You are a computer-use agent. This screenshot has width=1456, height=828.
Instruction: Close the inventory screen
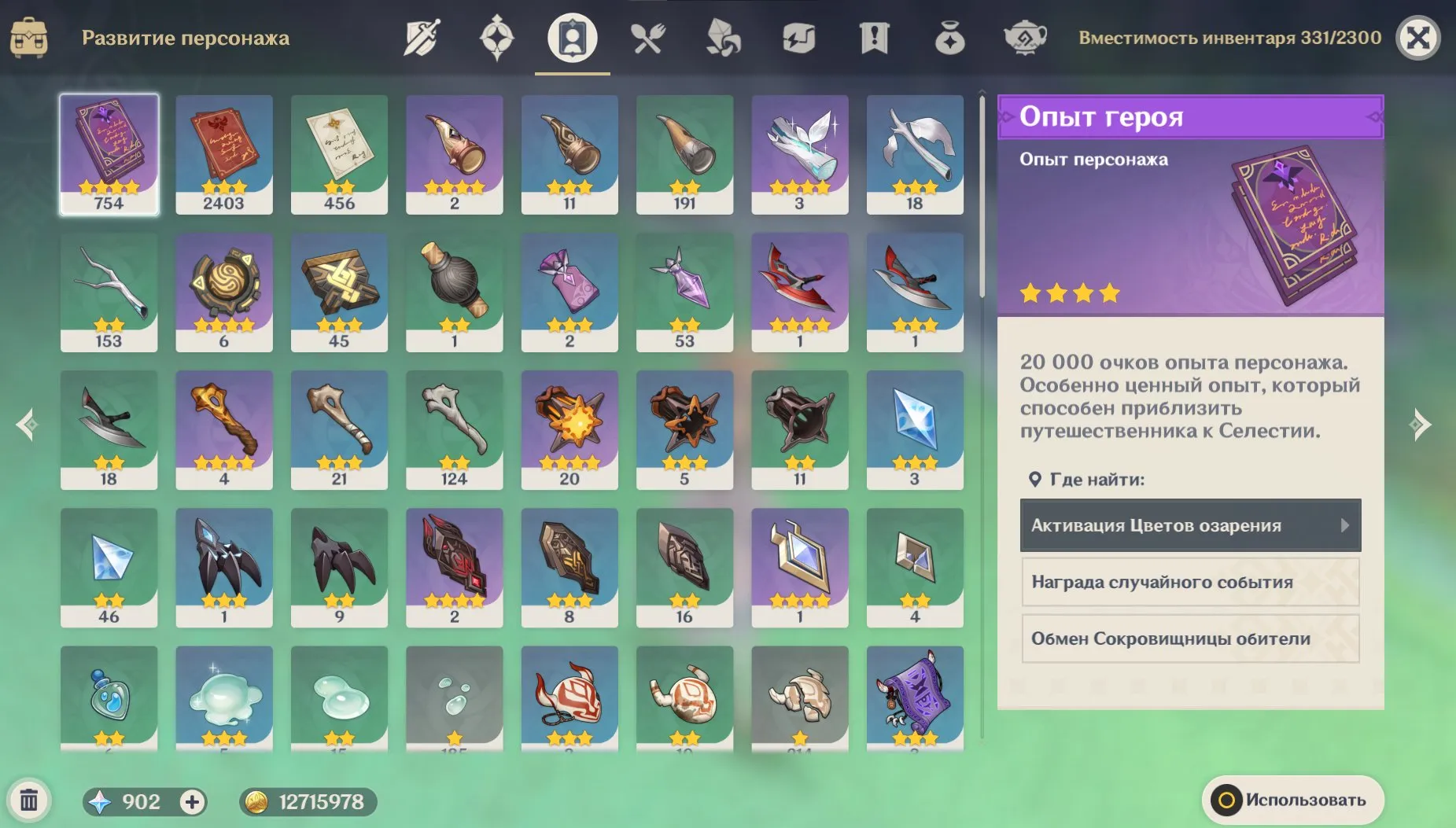pyautogui.click(x=1417, y=38)
